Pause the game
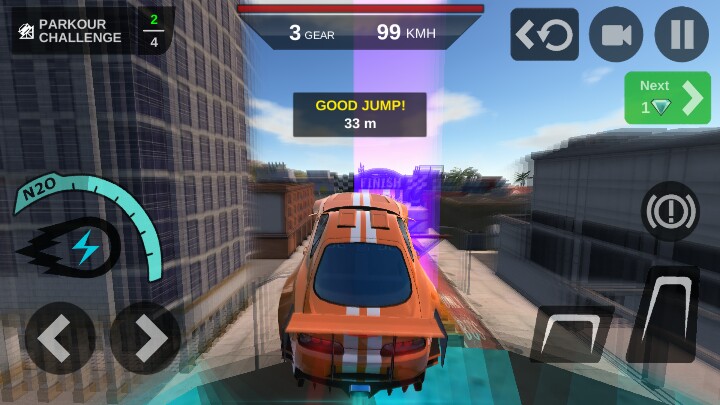Viewport: 720px width, 405px height. coord(682,35)
